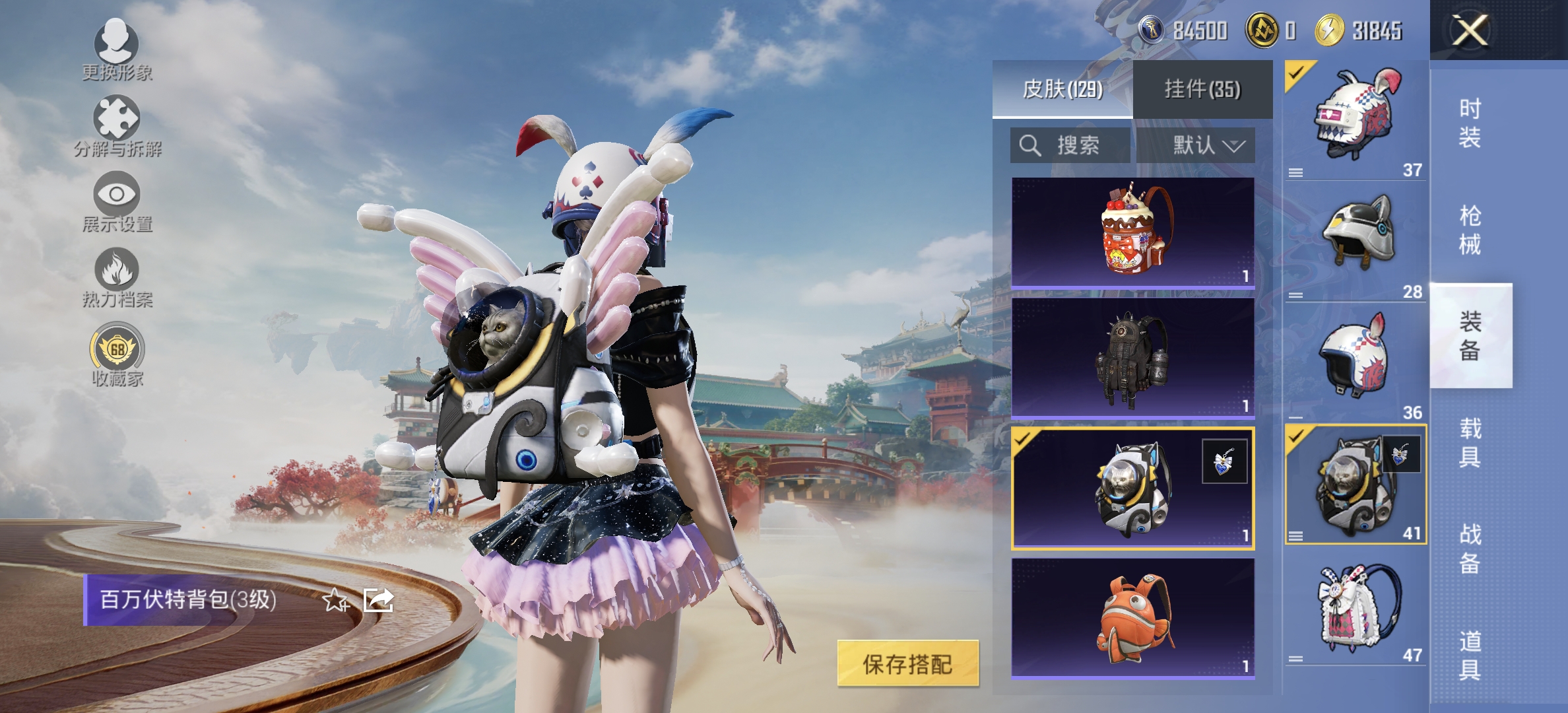Open the search 搜索 magnifier icon

(x=1029, y=147)
